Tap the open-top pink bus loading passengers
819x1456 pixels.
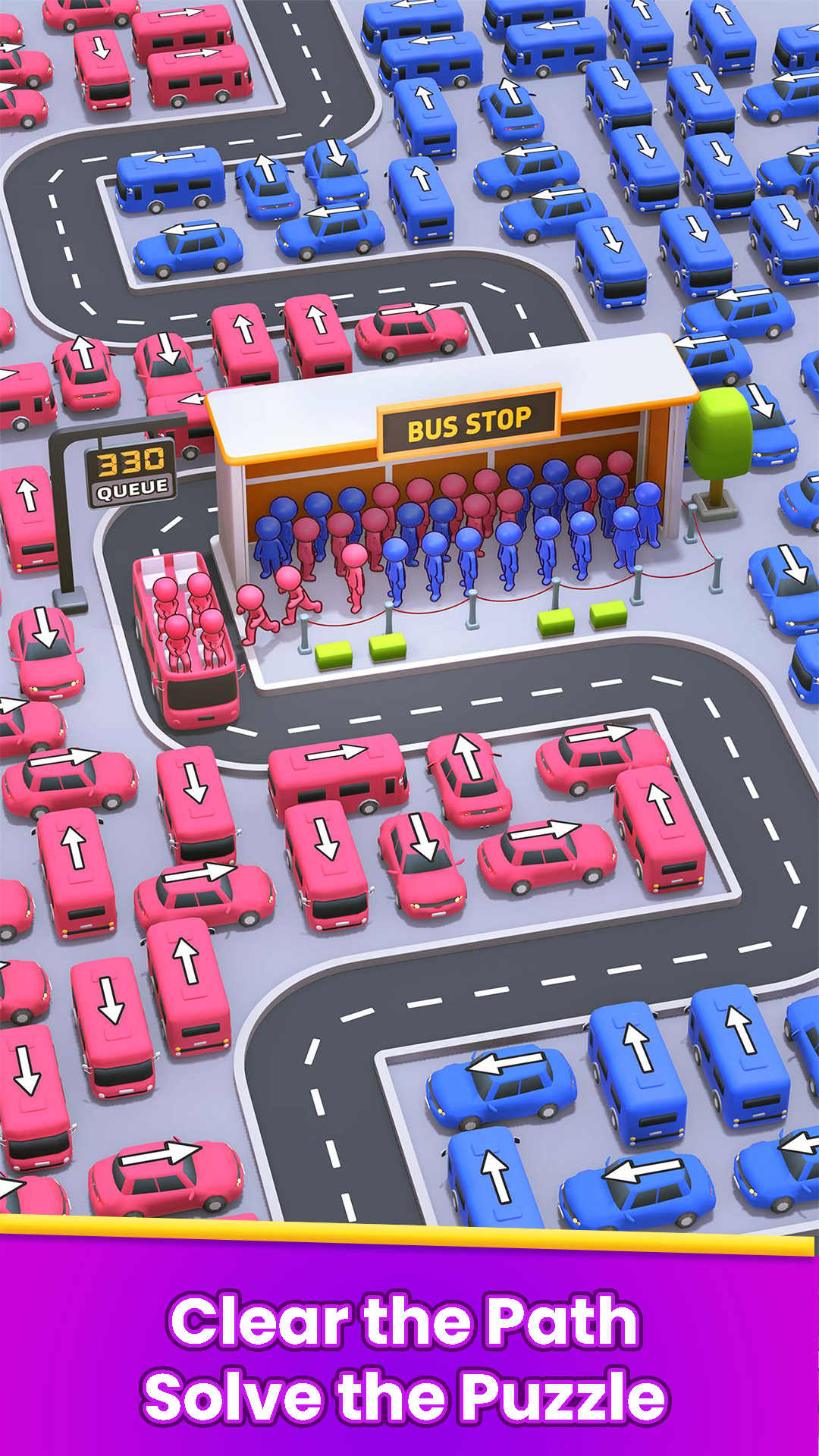[x=187, y=639]
